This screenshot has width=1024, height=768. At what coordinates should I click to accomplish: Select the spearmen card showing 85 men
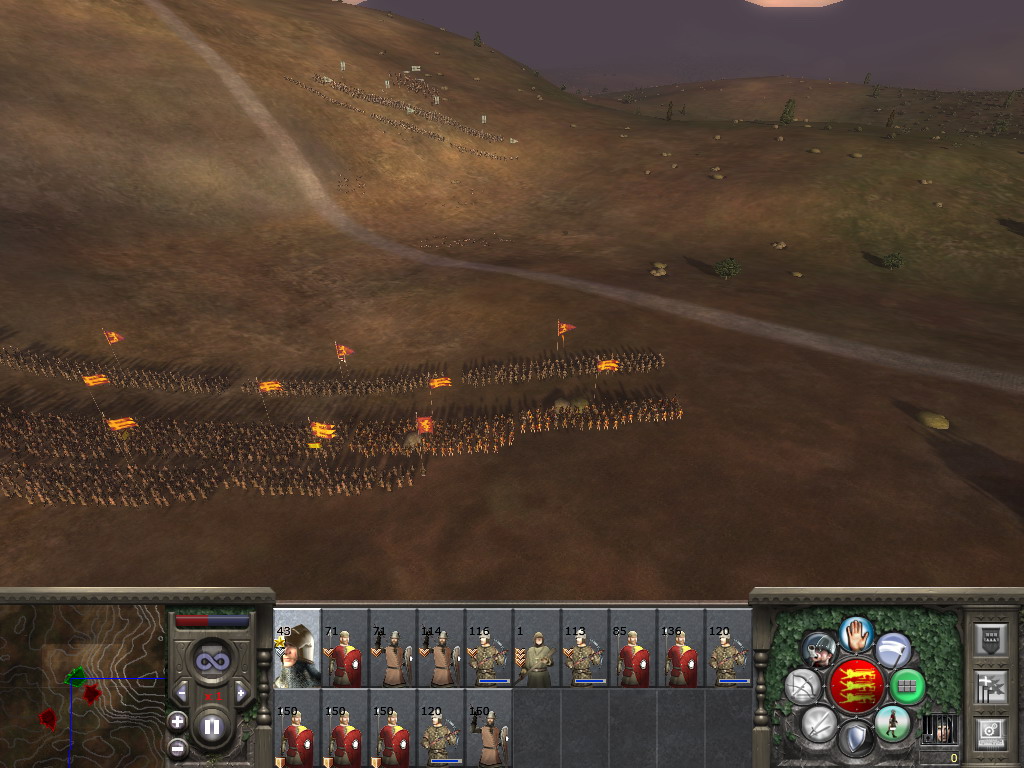[x=633, y=649]
